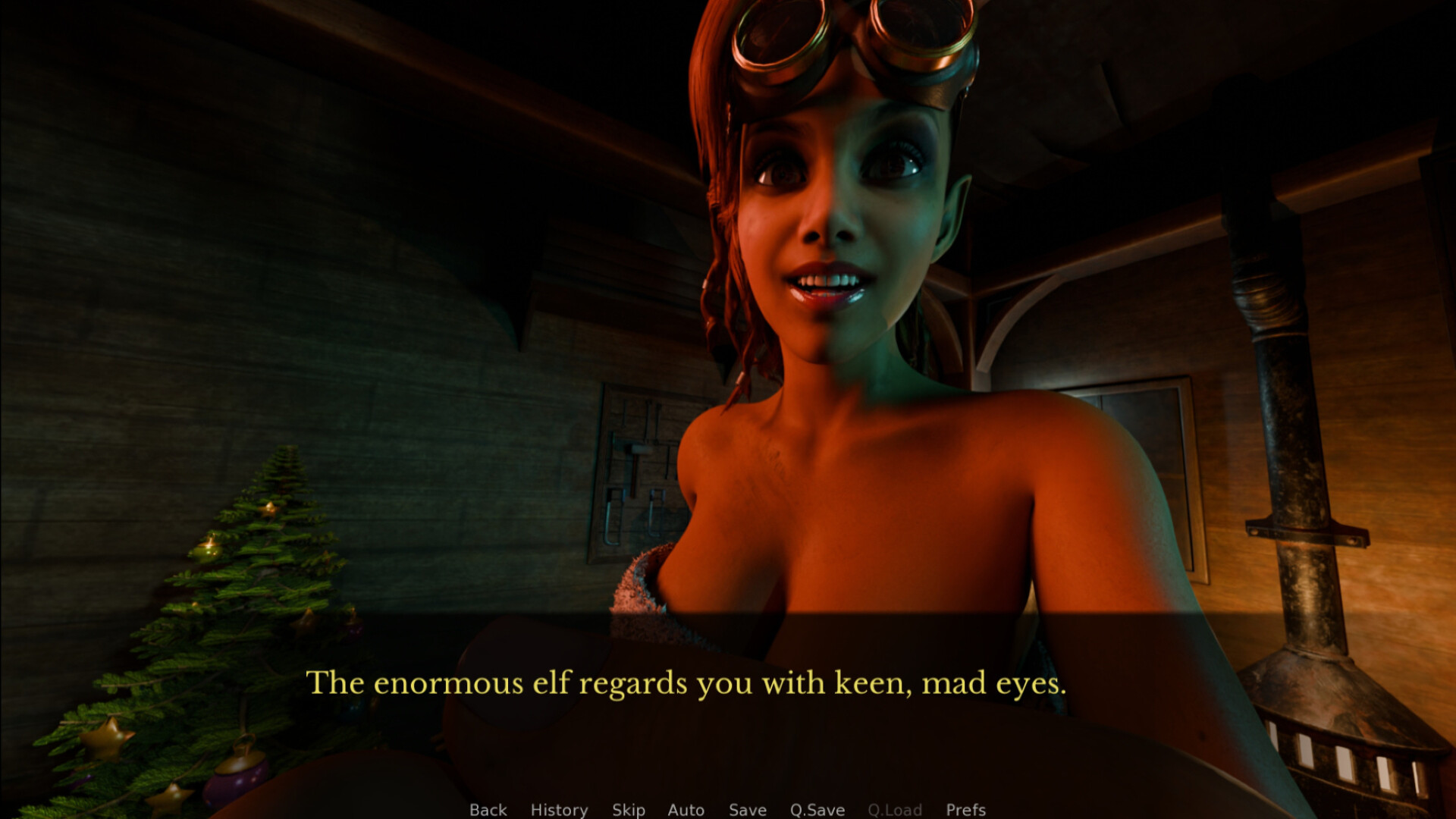This screenshot has height=819, width=1456.
Task: Attempt the greyed-out Q.Load option
Action: point(896,809)
